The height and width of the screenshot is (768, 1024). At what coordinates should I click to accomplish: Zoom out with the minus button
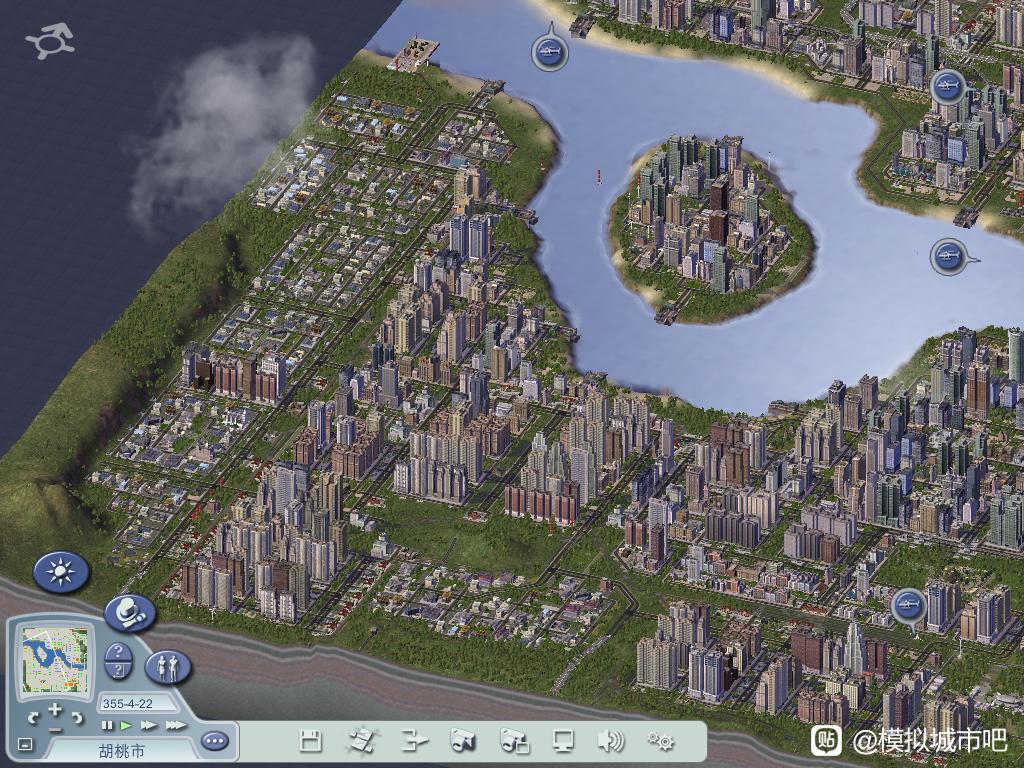point(55,728)
